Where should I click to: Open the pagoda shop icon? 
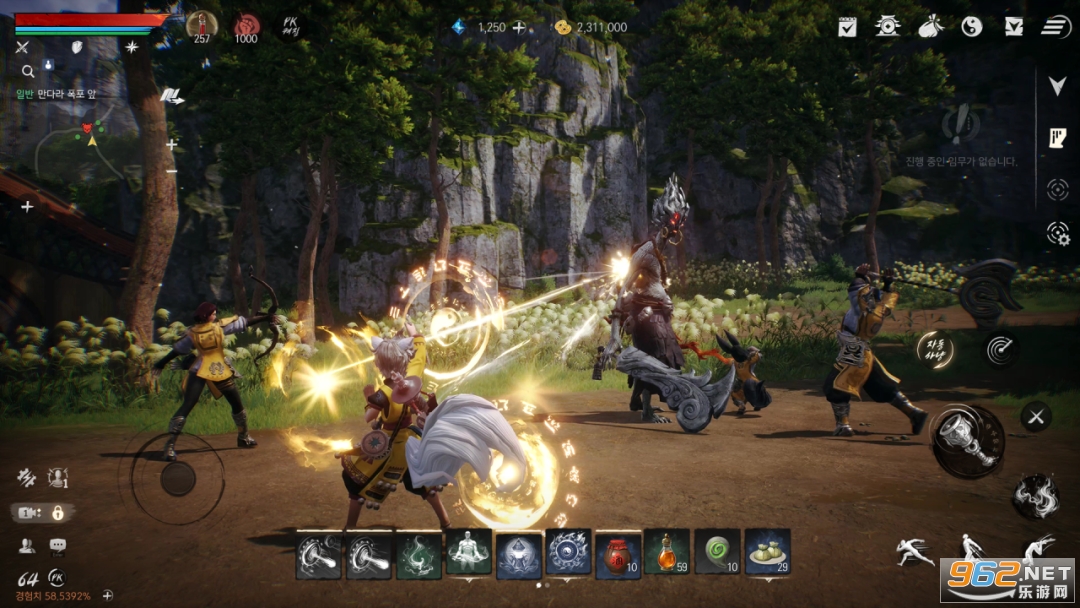pyautogui.click(x=887, y=27)
